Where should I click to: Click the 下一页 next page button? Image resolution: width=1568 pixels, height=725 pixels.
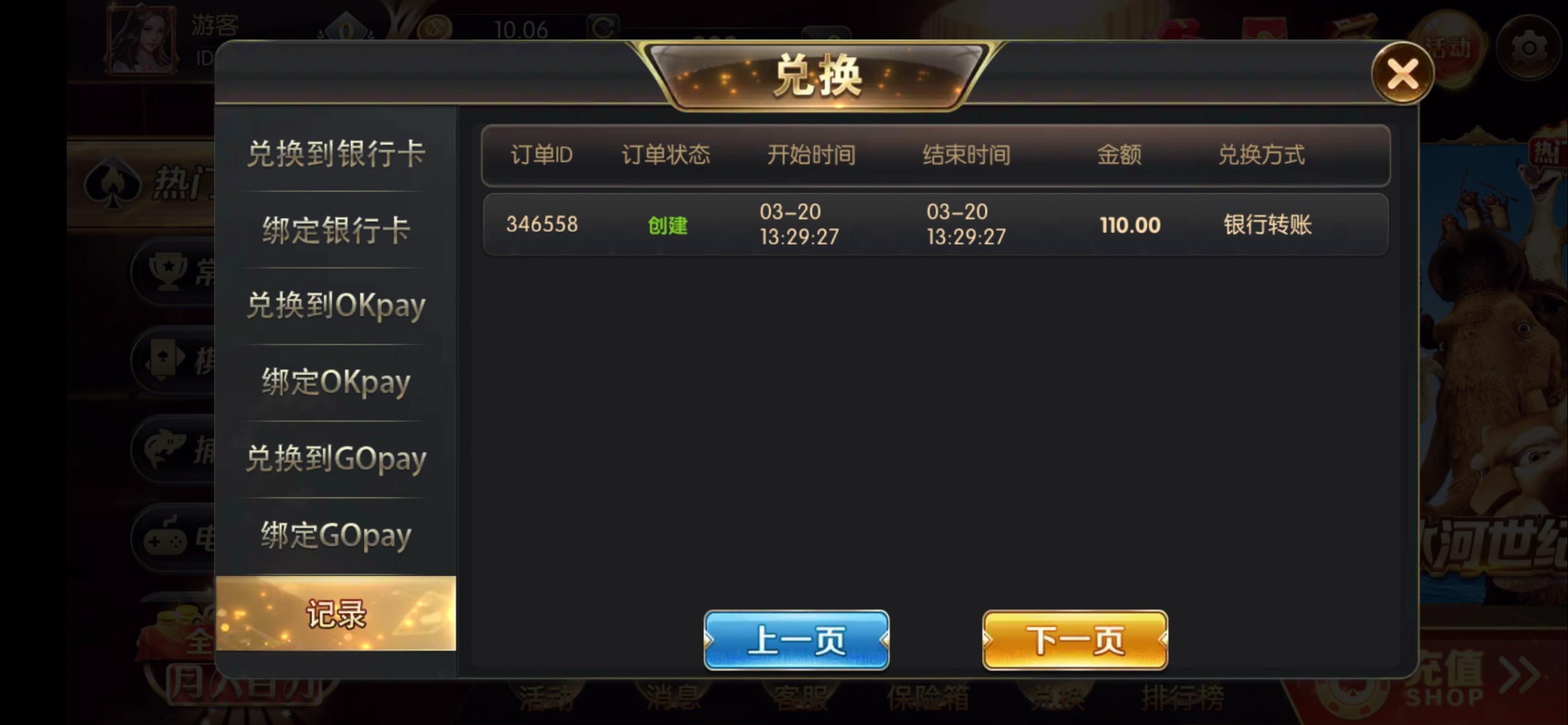click(1075, 640)
